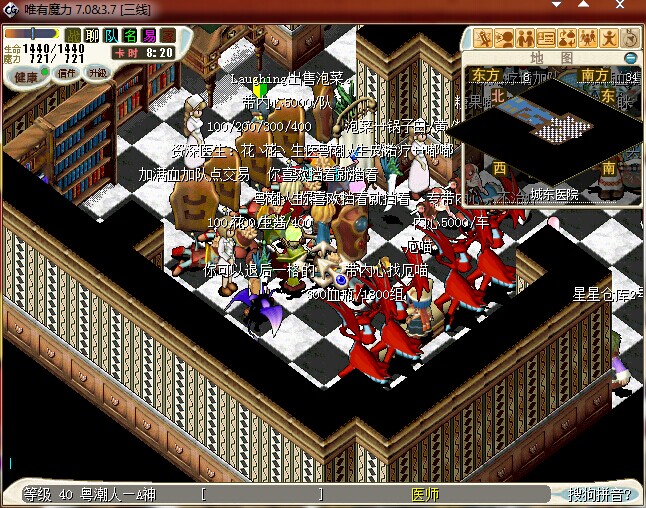
Task: Toggle the 易 trade button
Action: click(x=149, y=36)
